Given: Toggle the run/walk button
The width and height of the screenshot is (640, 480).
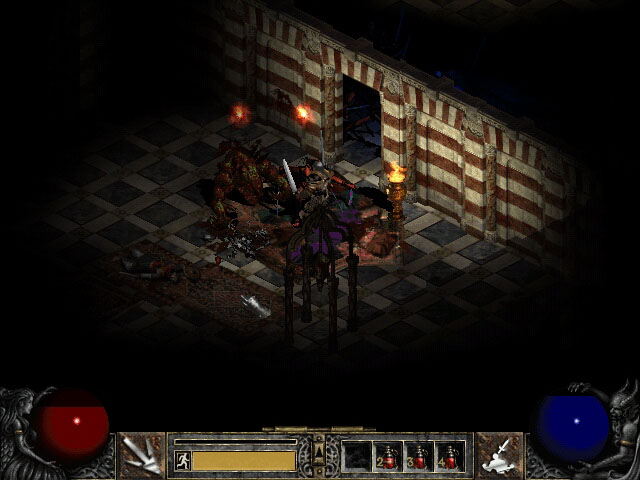Looking at the screenshot, I should (183, 460).
